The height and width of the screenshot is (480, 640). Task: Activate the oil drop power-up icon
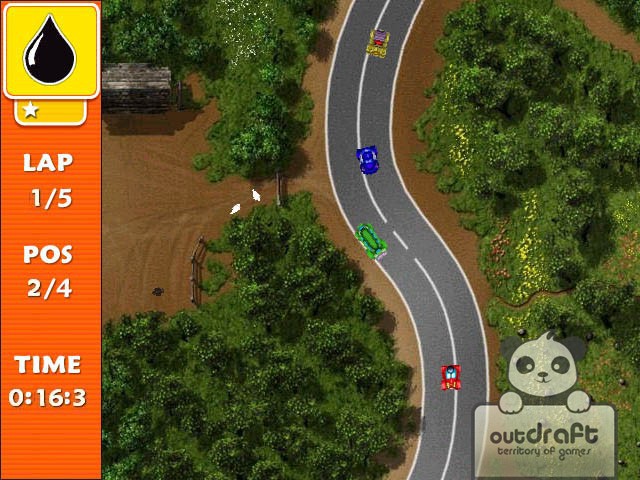pyautogui.click(x=50, y=50)
